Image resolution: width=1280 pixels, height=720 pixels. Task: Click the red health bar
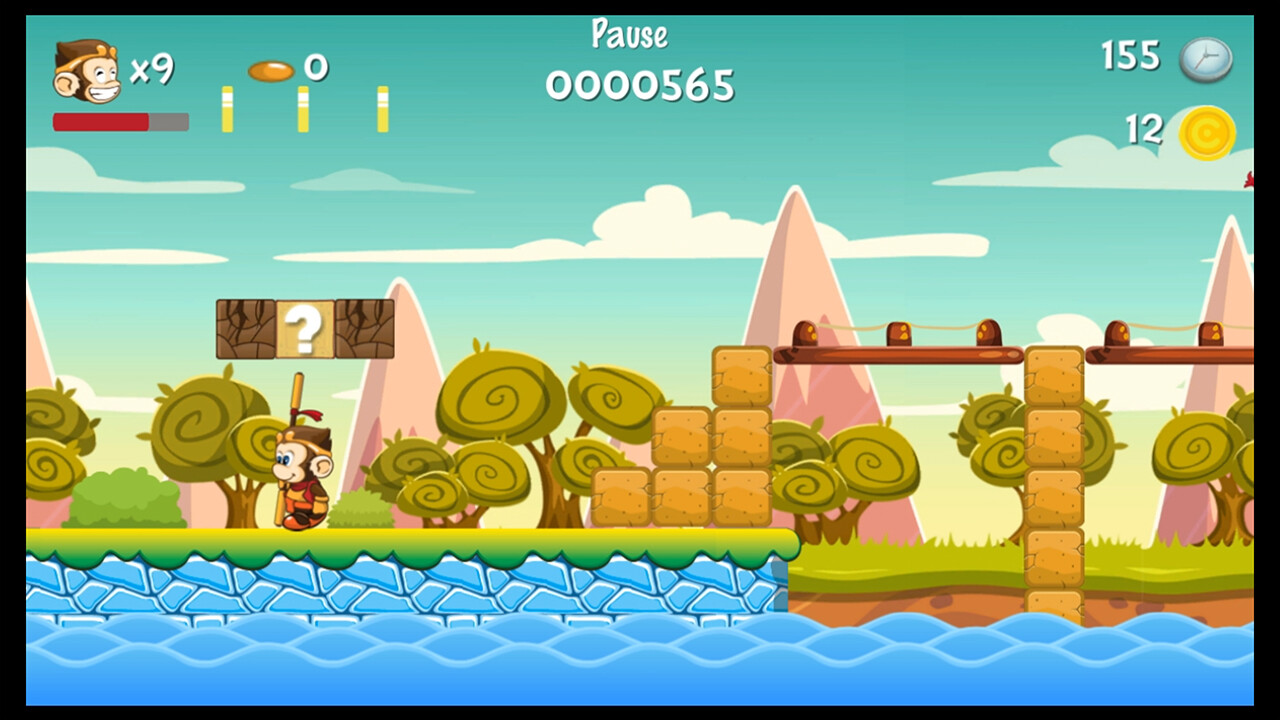tap(100, 121)
